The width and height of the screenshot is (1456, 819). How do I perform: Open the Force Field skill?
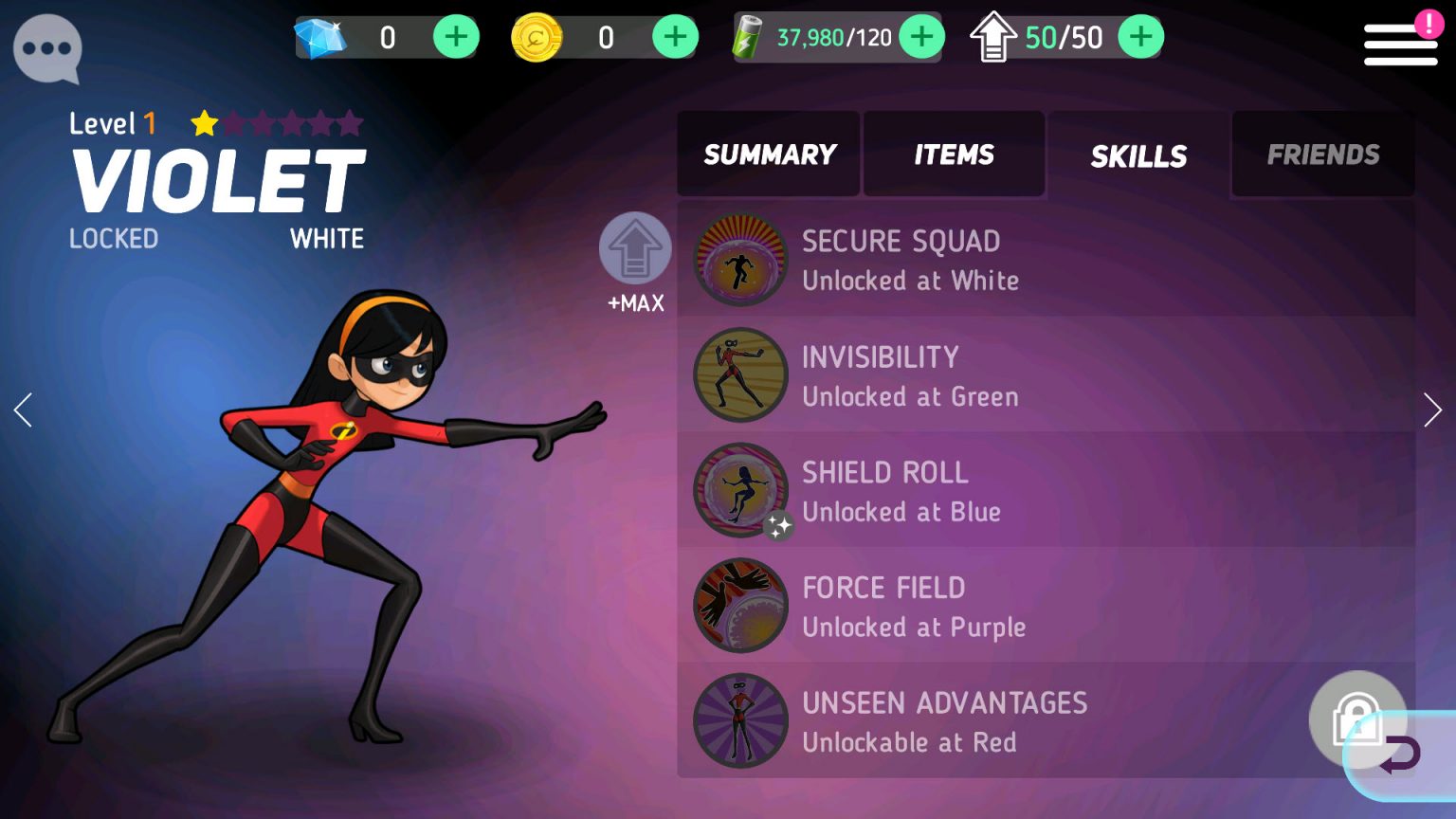click(x=883, y=606)
